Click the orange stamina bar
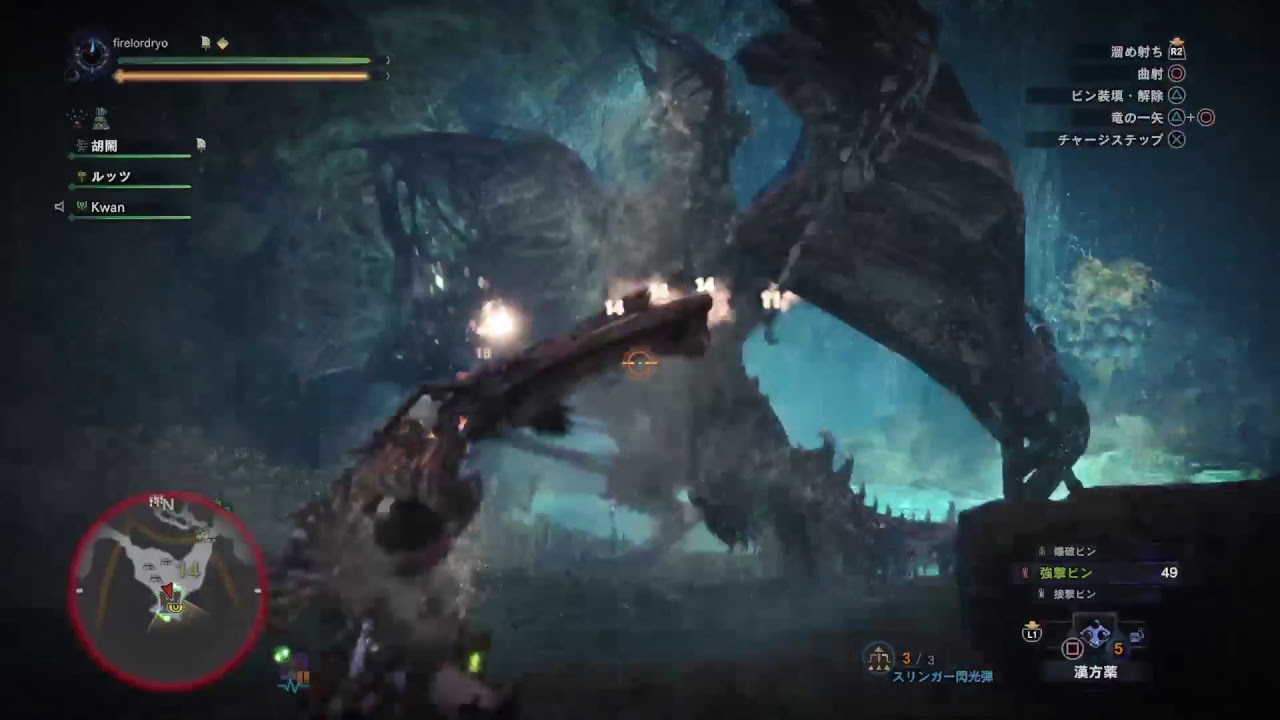 point(240,74)
